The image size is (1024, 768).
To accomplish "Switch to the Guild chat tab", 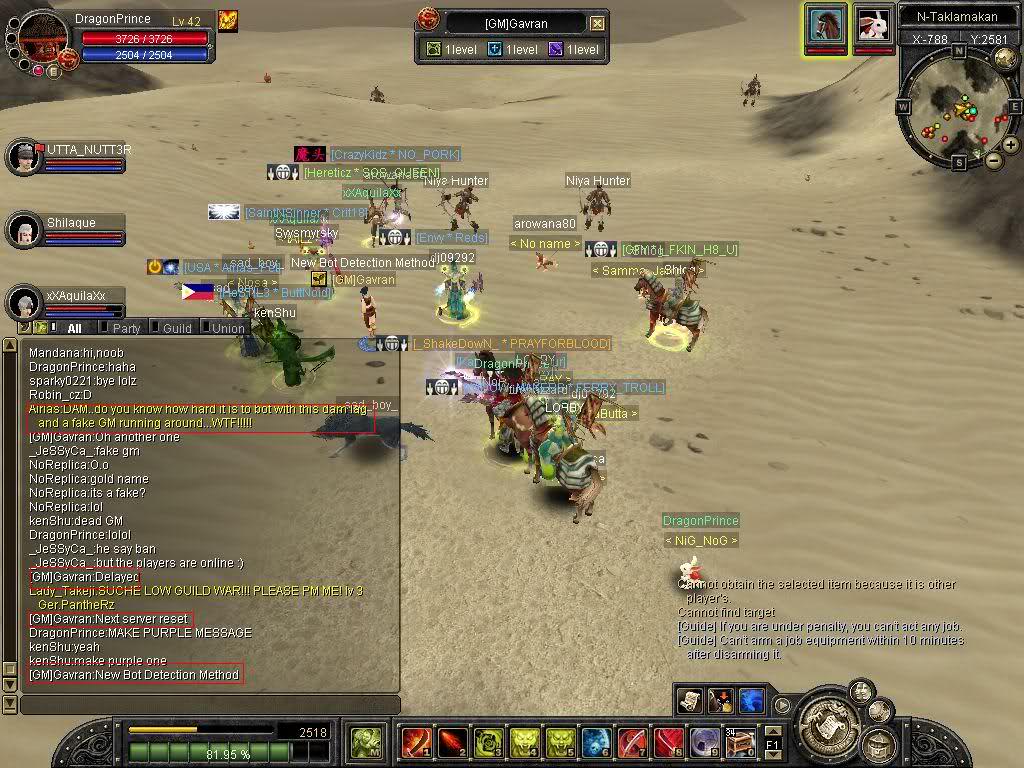I will tap(176, 328).
